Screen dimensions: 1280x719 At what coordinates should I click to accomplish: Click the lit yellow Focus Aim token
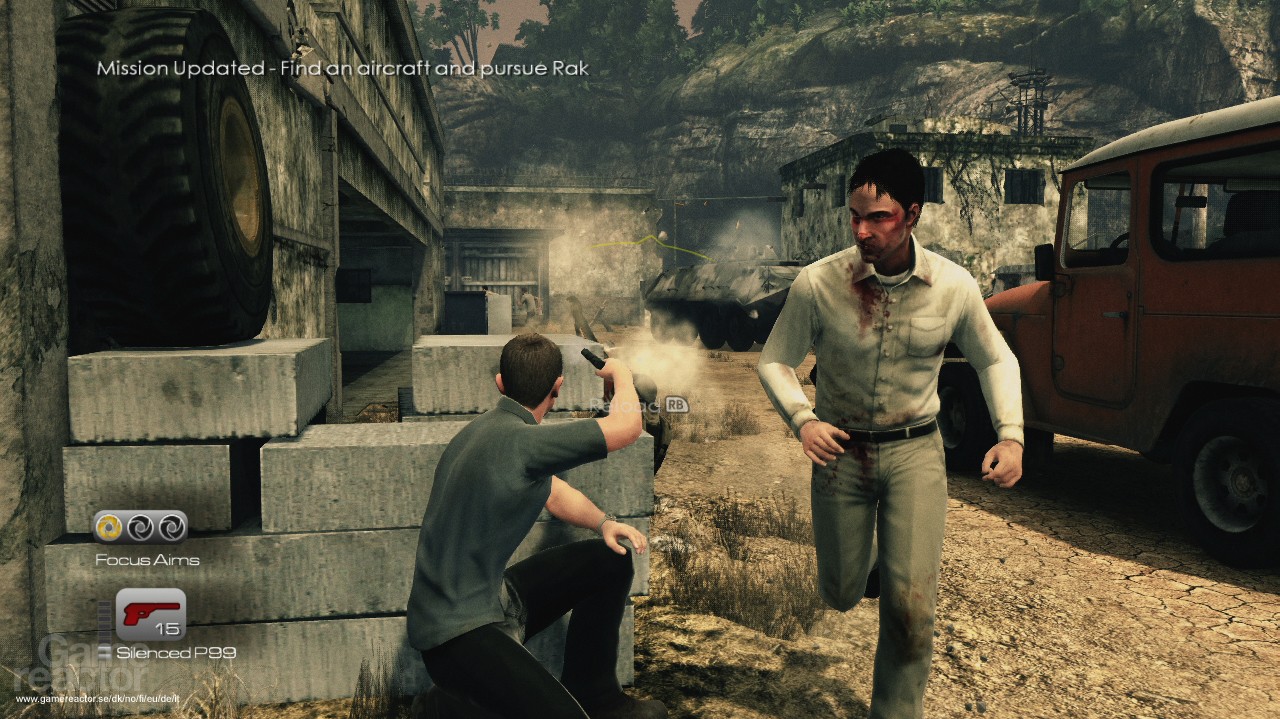[109, 526]
